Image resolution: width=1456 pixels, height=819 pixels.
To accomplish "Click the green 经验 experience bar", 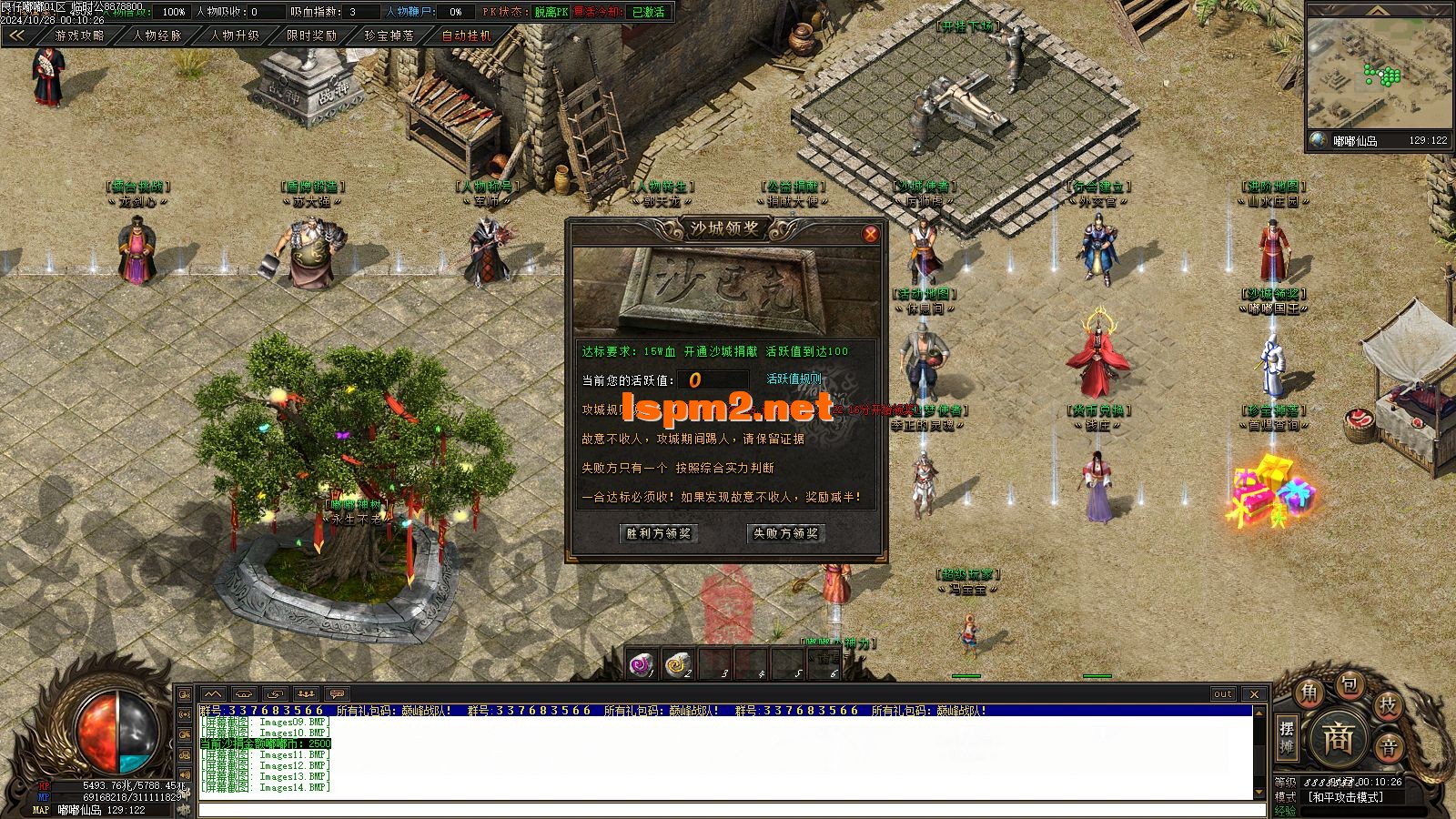I will point(1355,811).
